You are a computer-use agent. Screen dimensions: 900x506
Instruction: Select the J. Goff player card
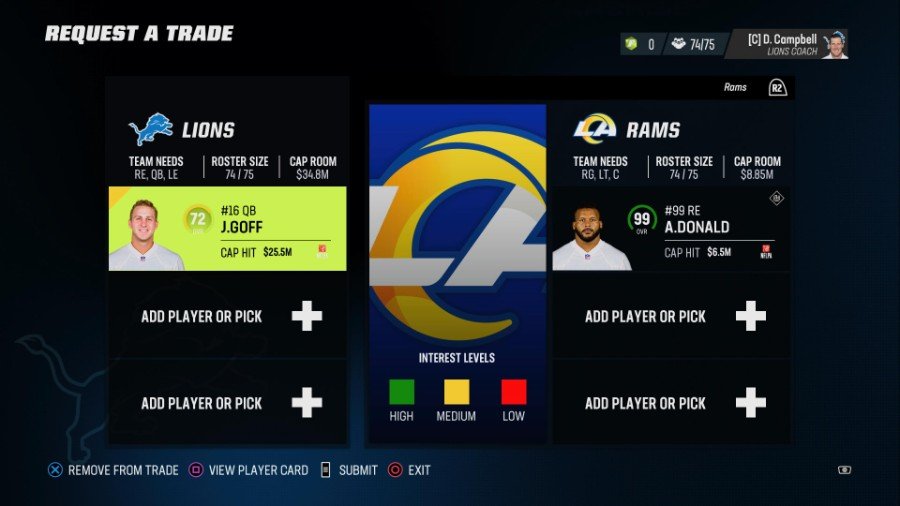pos(227,229)
